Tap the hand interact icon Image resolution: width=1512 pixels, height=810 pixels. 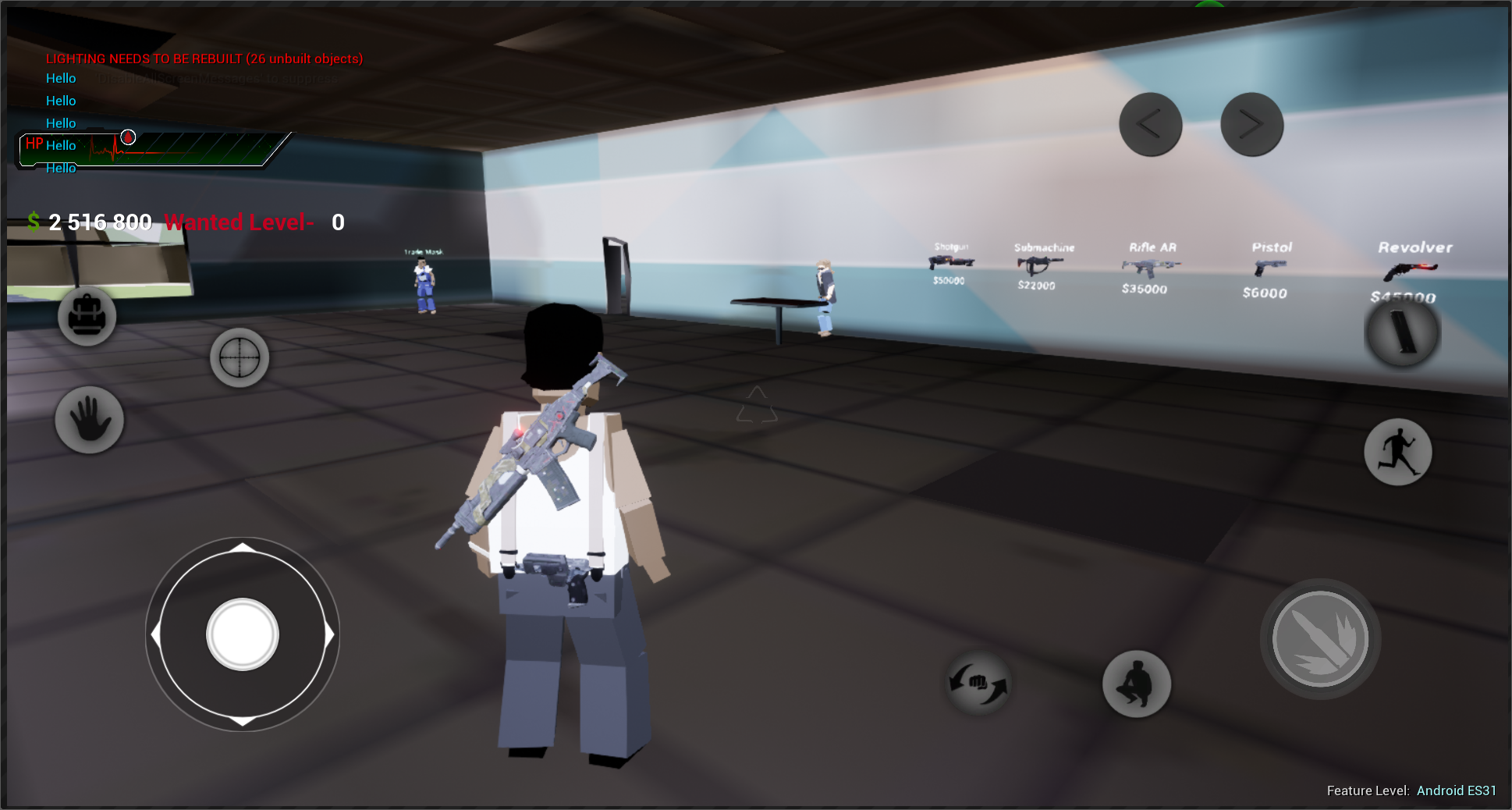[89, 420]
